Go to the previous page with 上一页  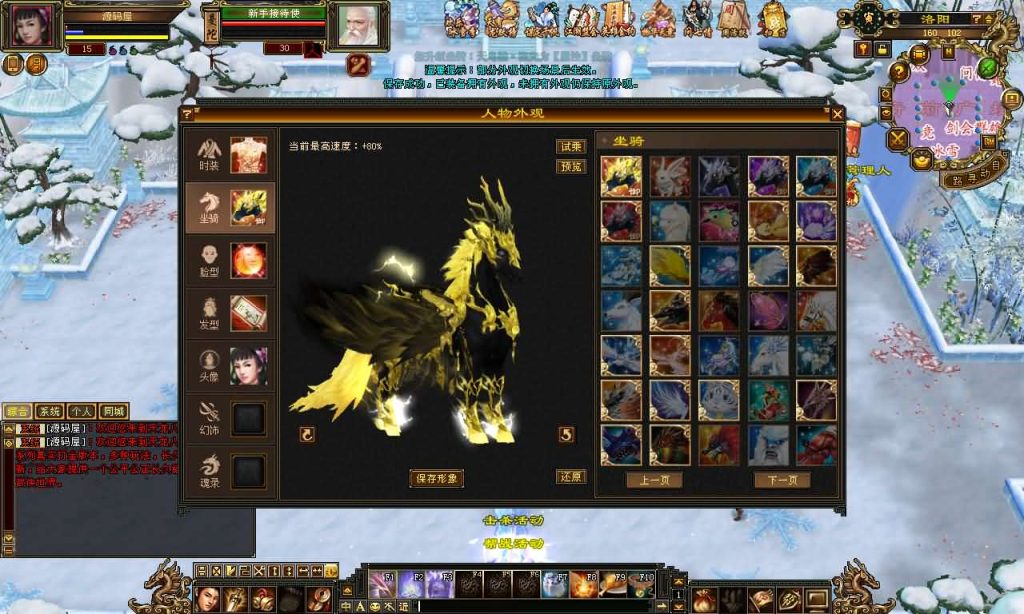click(654, 480)
